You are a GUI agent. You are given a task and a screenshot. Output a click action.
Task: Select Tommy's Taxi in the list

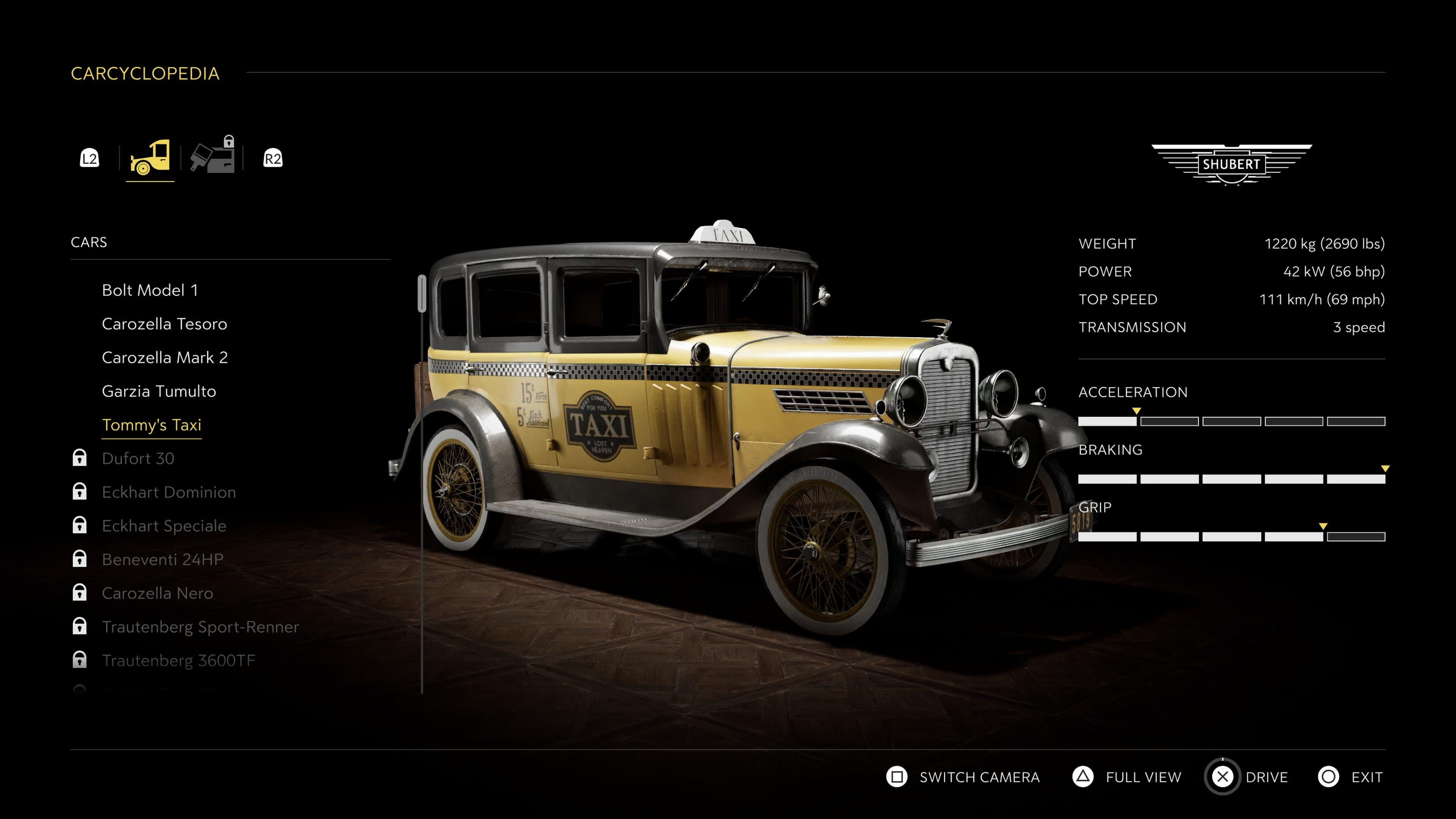coord(152,425)
